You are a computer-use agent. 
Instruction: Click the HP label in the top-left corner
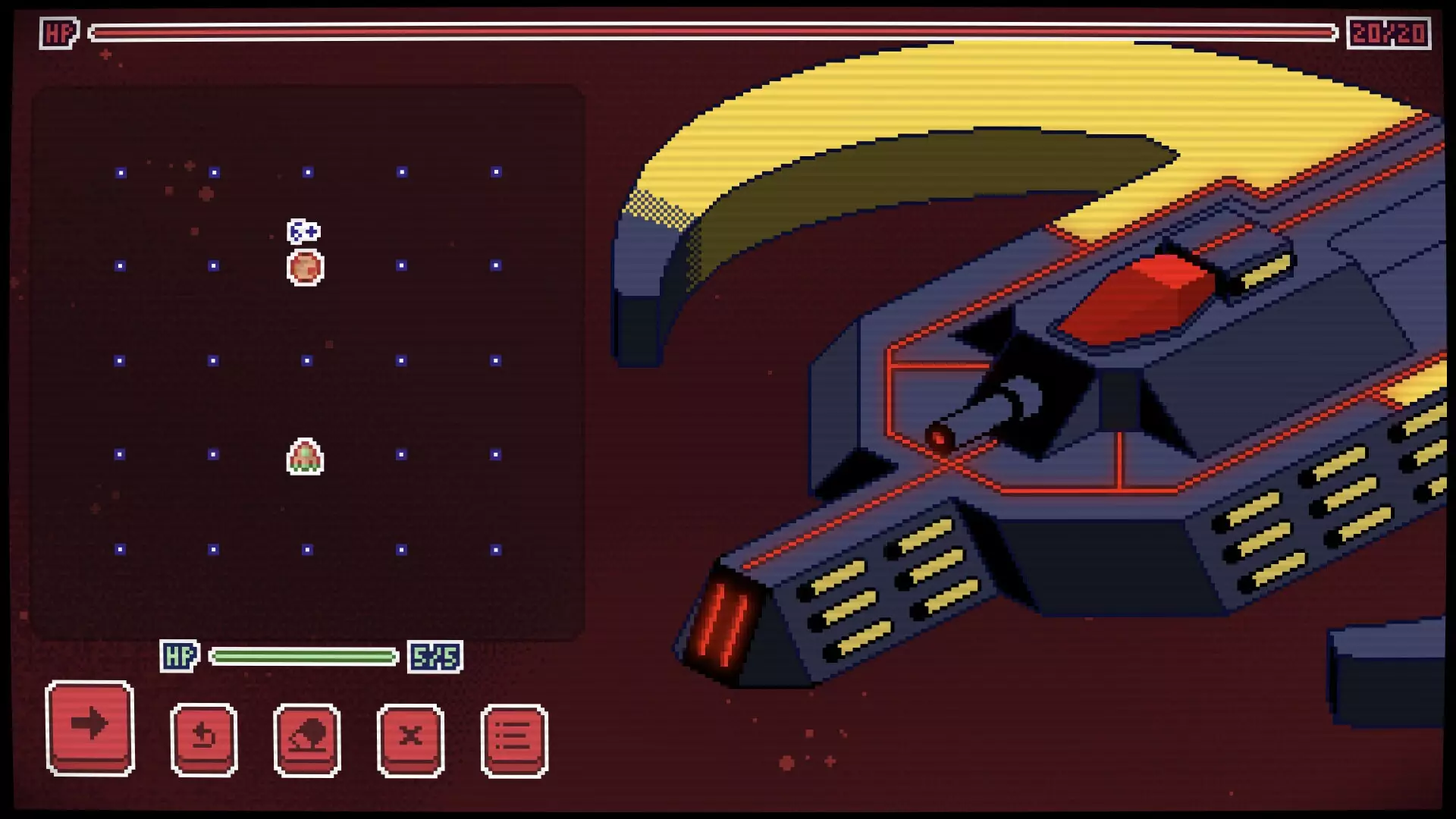59,32
